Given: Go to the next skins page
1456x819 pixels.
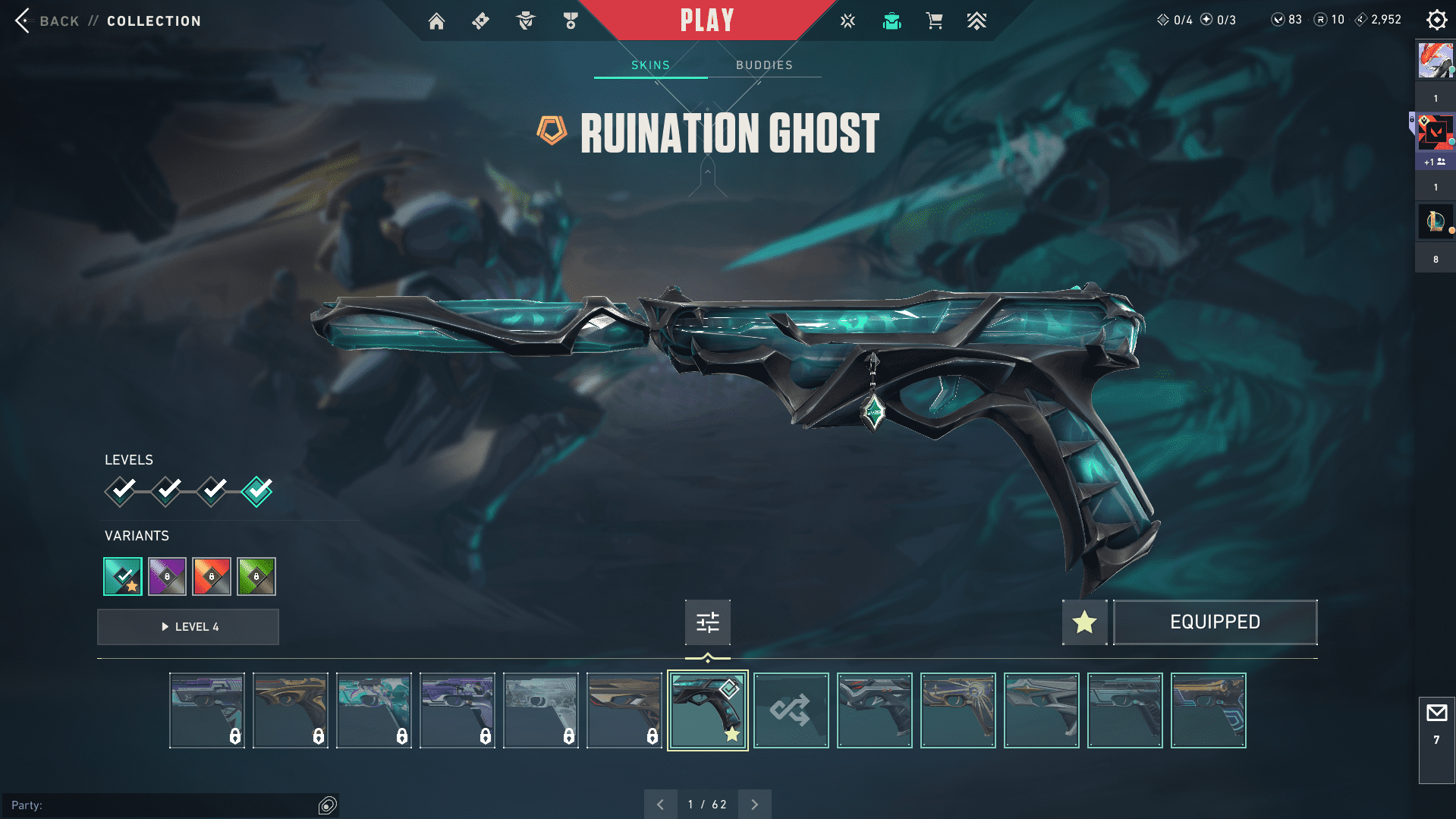Looking at the screenshot, I should pyautogui.click(x=754, y=805).
